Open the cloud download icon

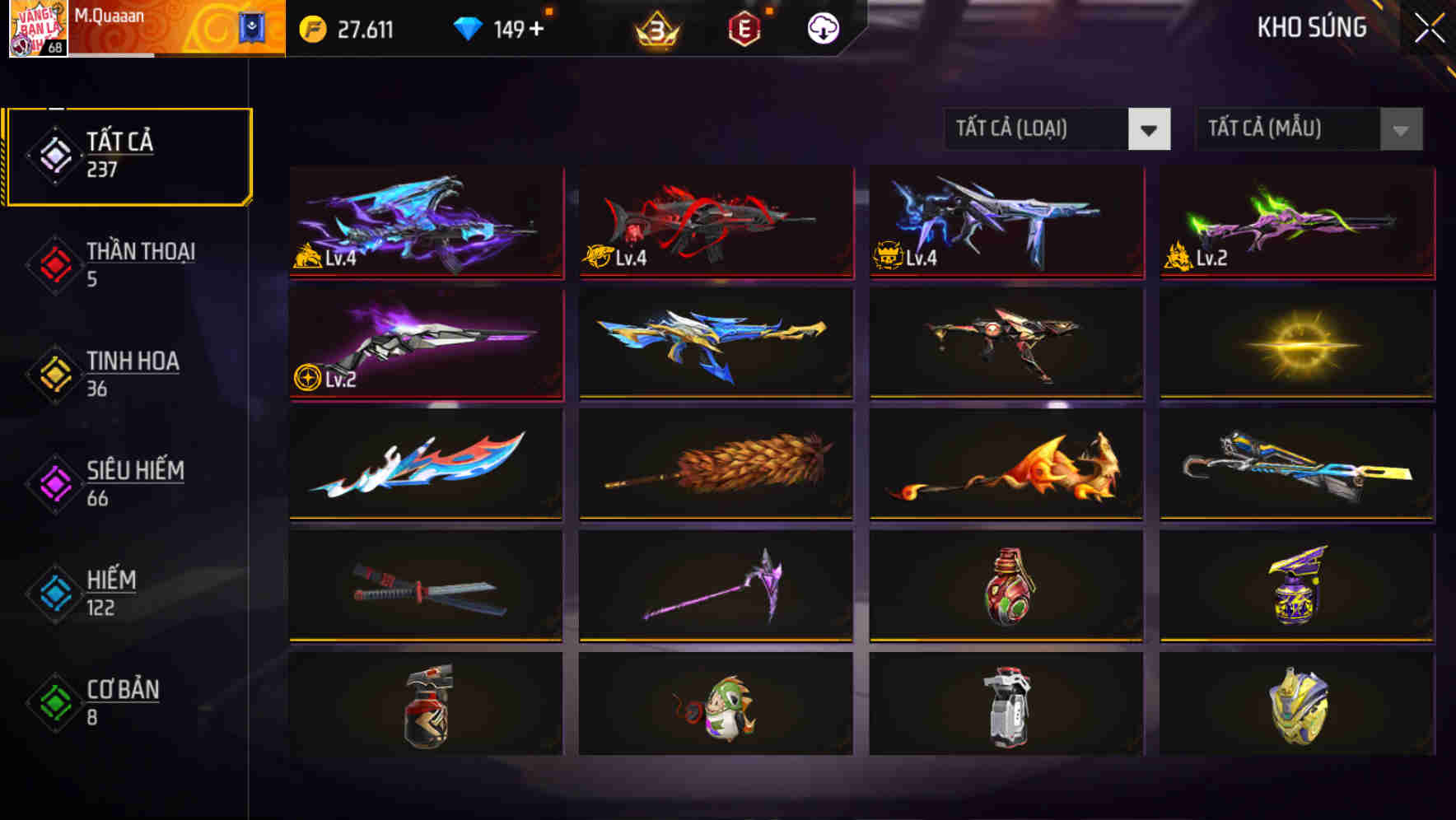[x=822, y=27]
